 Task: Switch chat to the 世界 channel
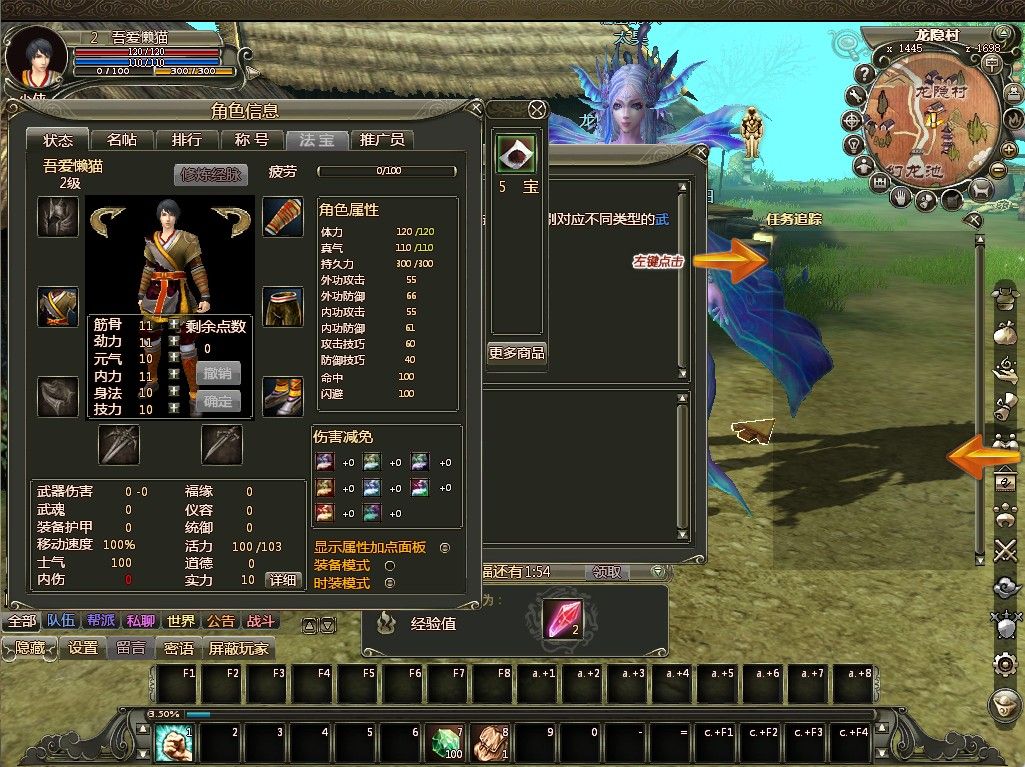tap(181, 621)
